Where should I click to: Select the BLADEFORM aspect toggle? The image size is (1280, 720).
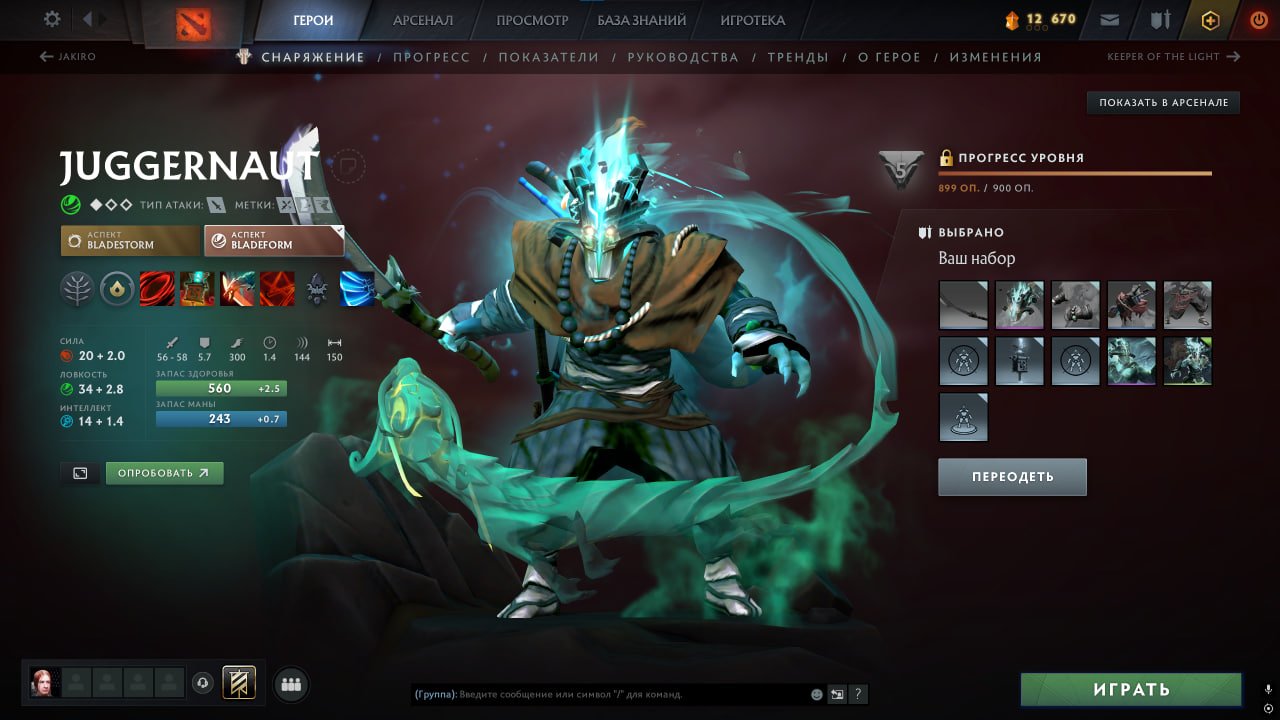[x=274, y=240]
